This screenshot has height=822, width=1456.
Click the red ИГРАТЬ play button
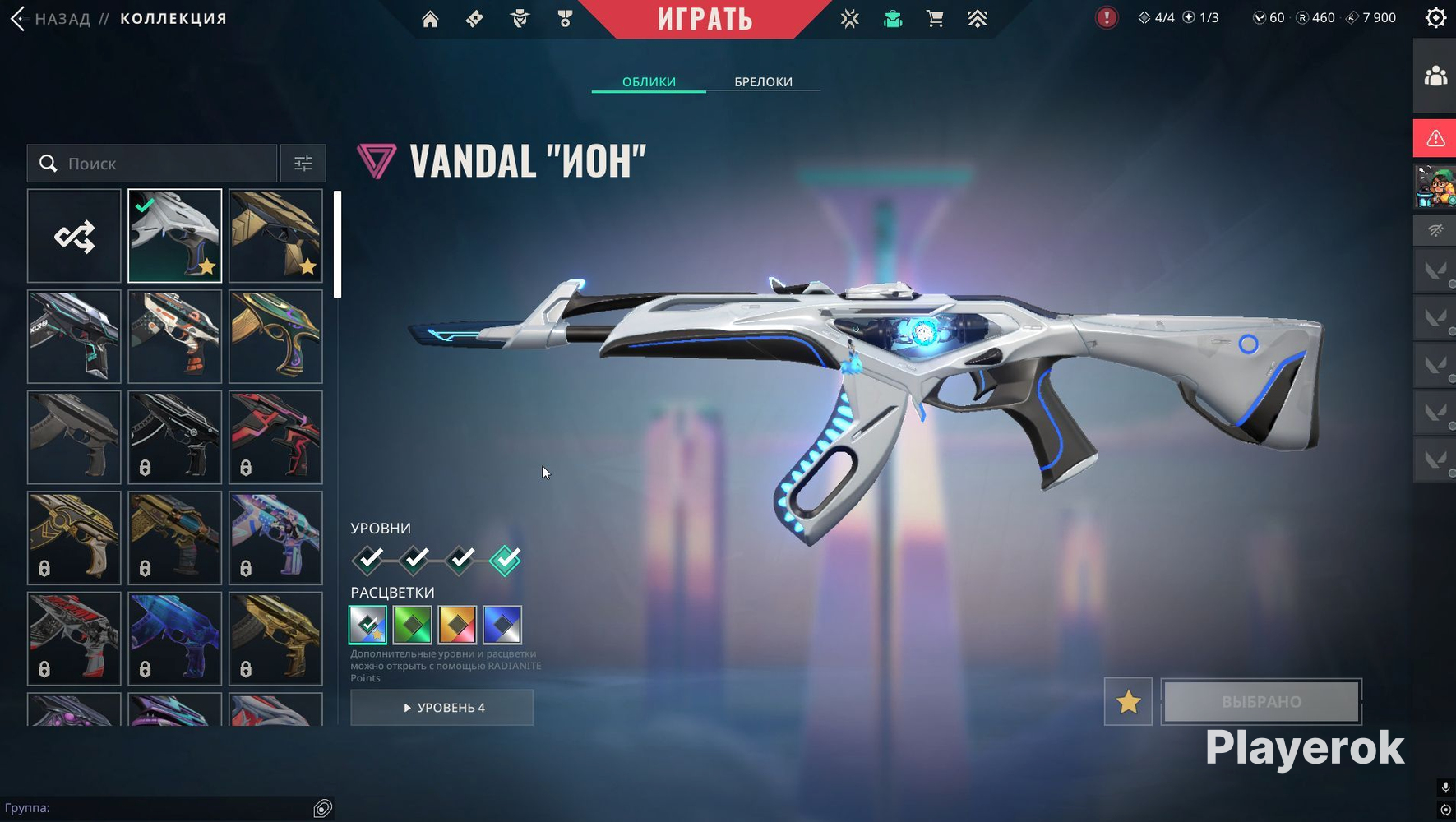pos(705,19)
